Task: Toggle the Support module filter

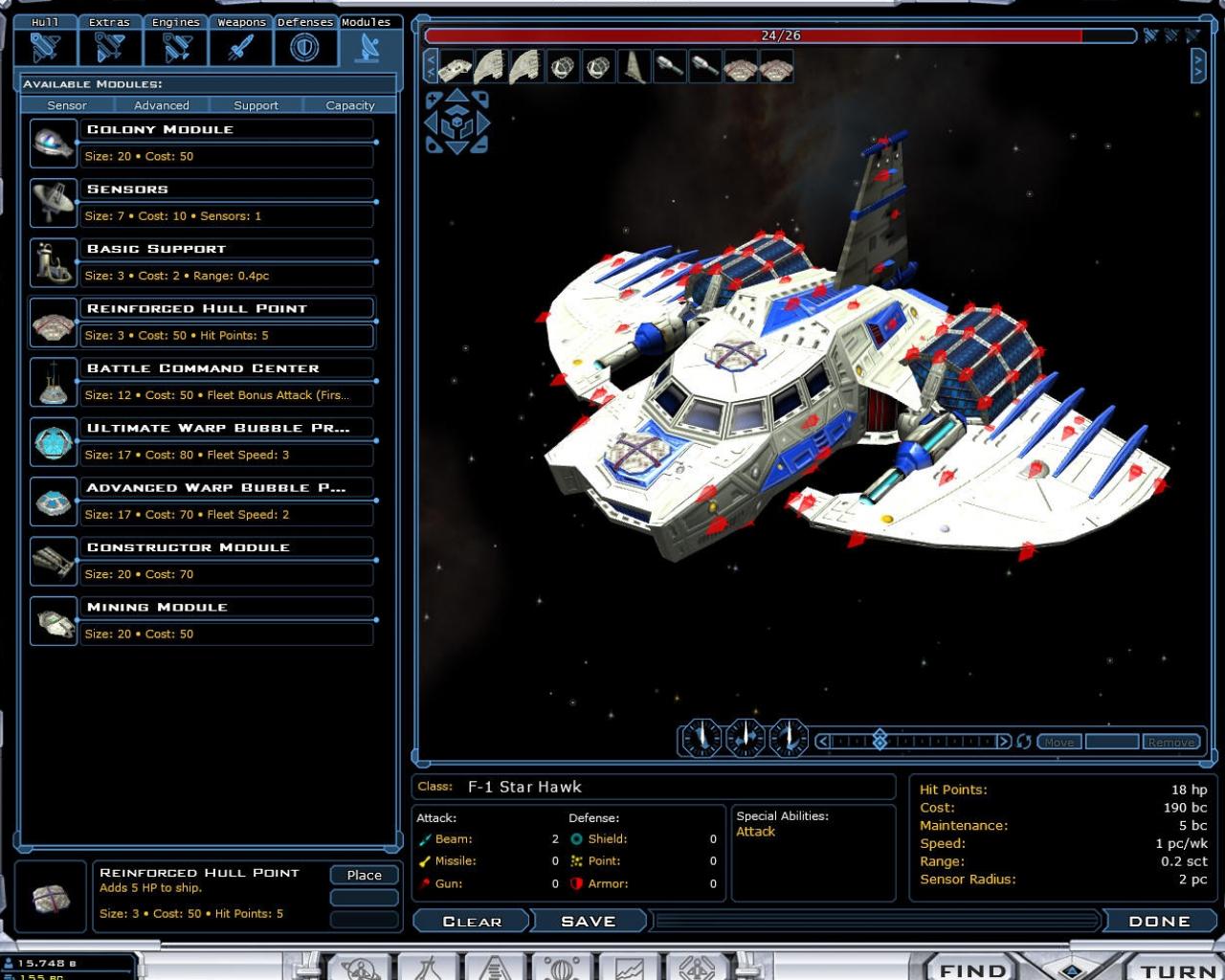Action: click(256, 105)
